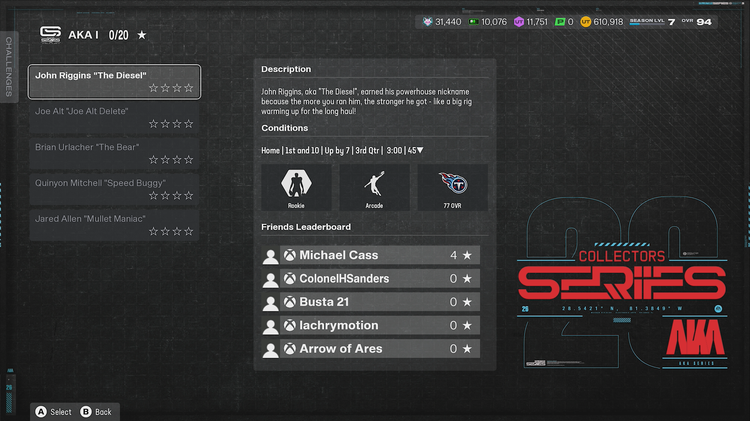This screenshot has height=421, width=750.
Task: Select the 77 OVR opponent team tile
Action: pos(452,187)
